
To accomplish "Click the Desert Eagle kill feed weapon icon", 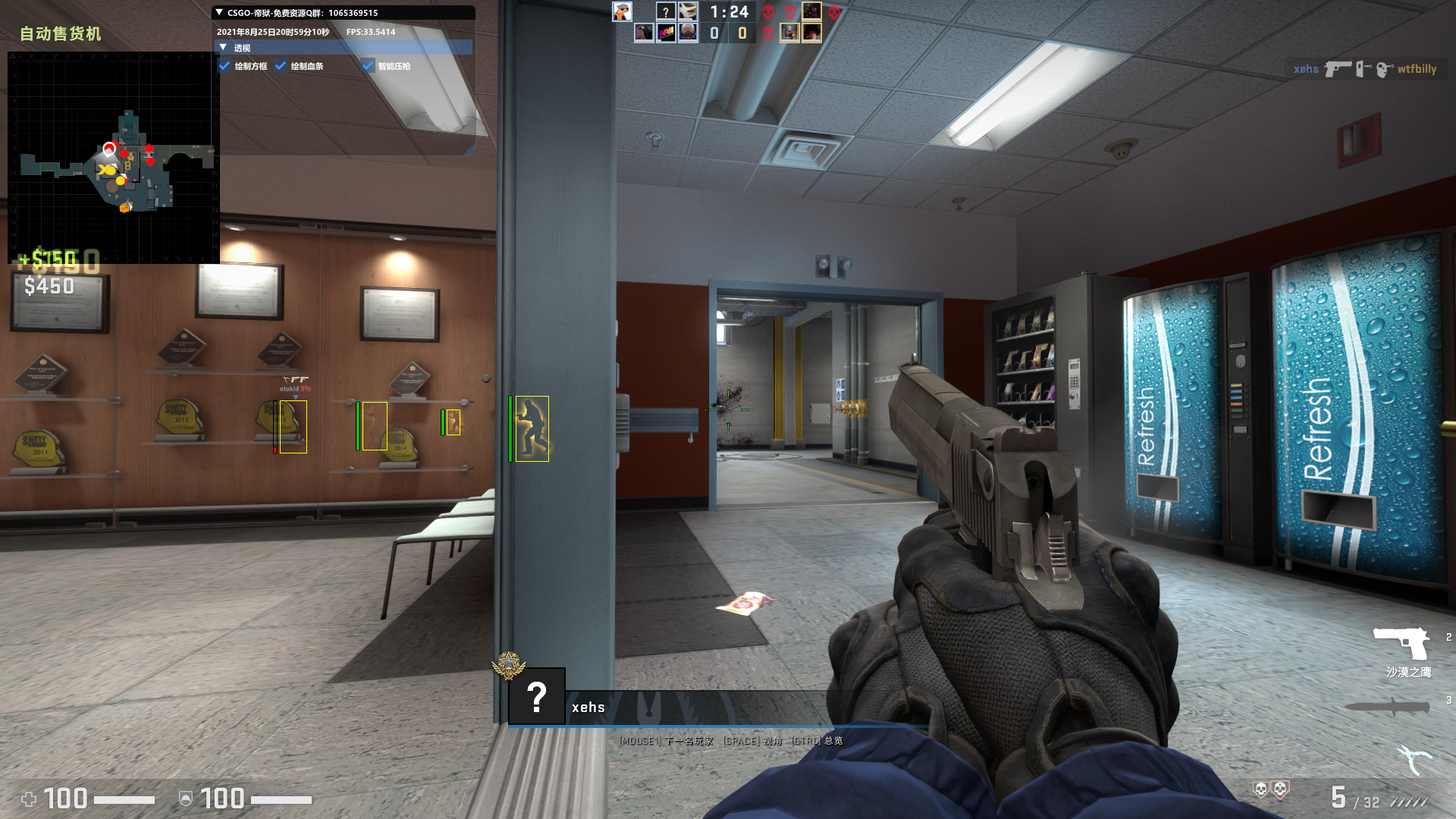I will point(1340,70).
